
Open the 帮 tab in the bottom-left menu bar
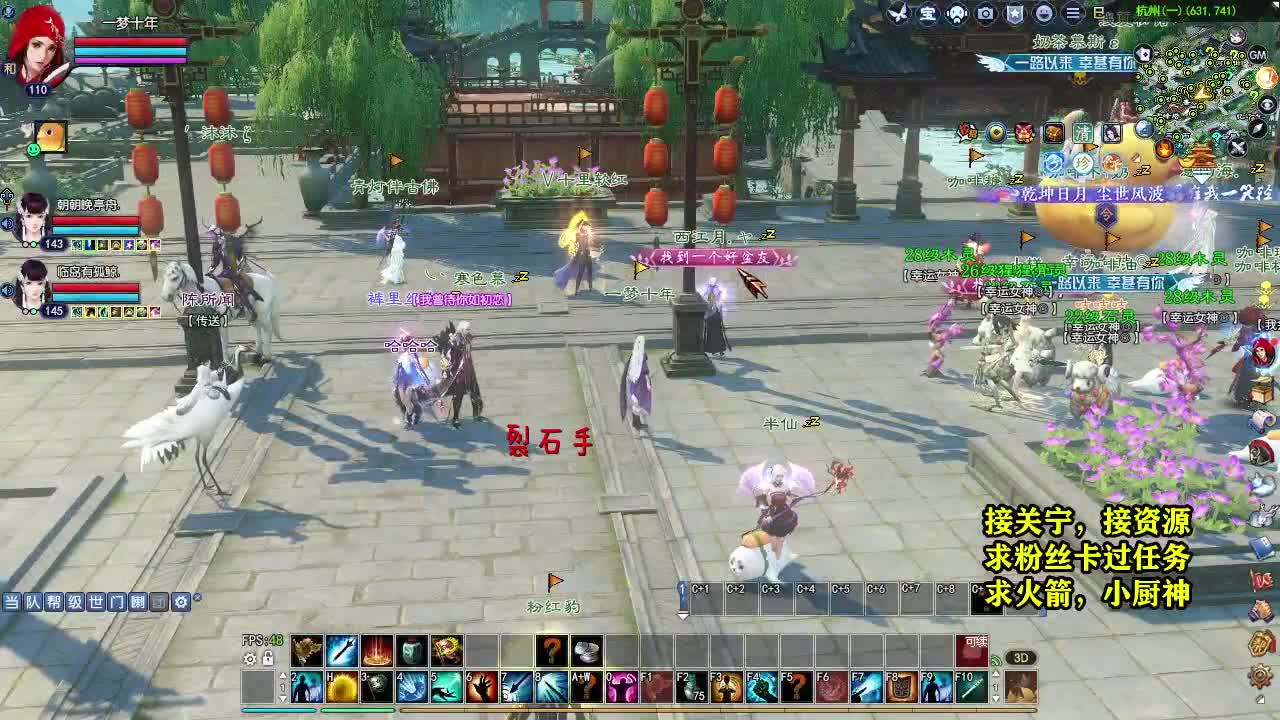pos(55,602)
